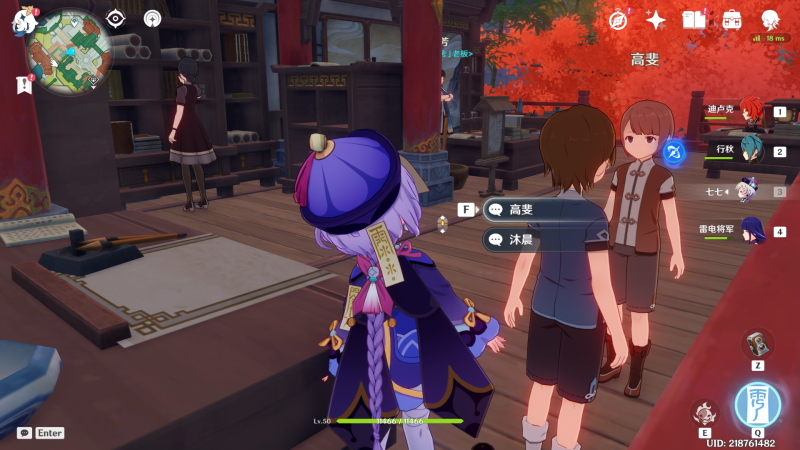Open the Paimon menu
Image resolution: width=800 pixels, height=450 pixels.
[x=22, y=21]
